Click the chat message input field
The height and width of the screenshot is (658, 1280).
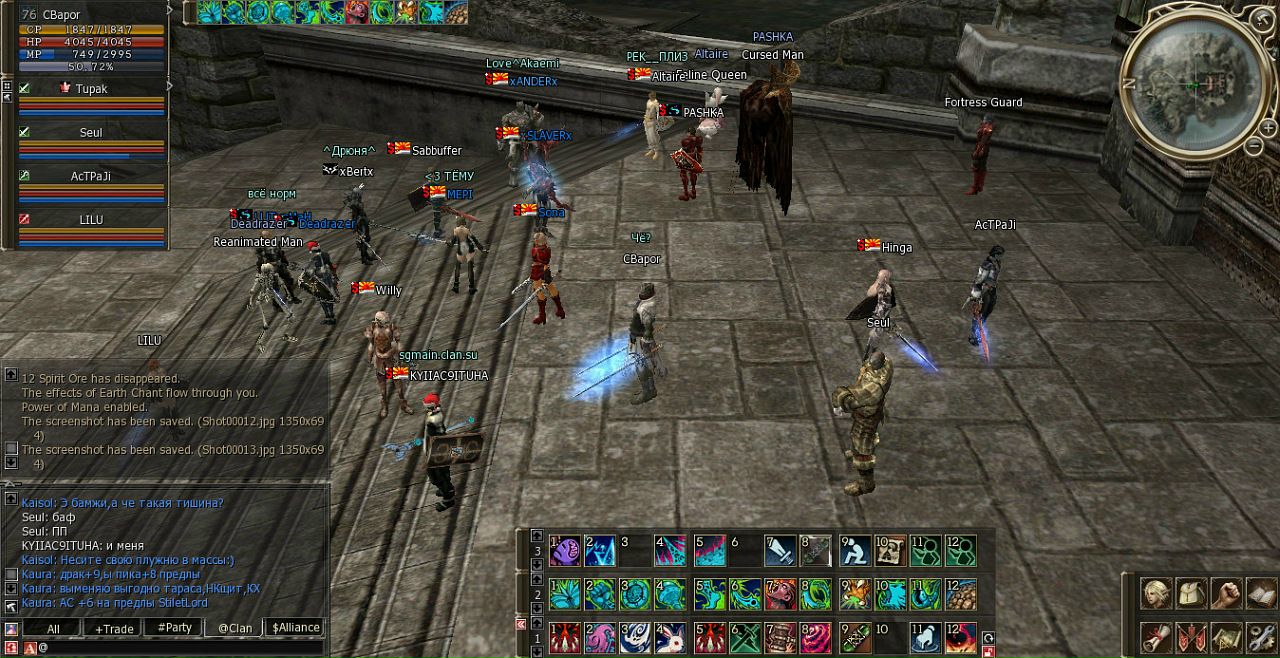point(180,648)
